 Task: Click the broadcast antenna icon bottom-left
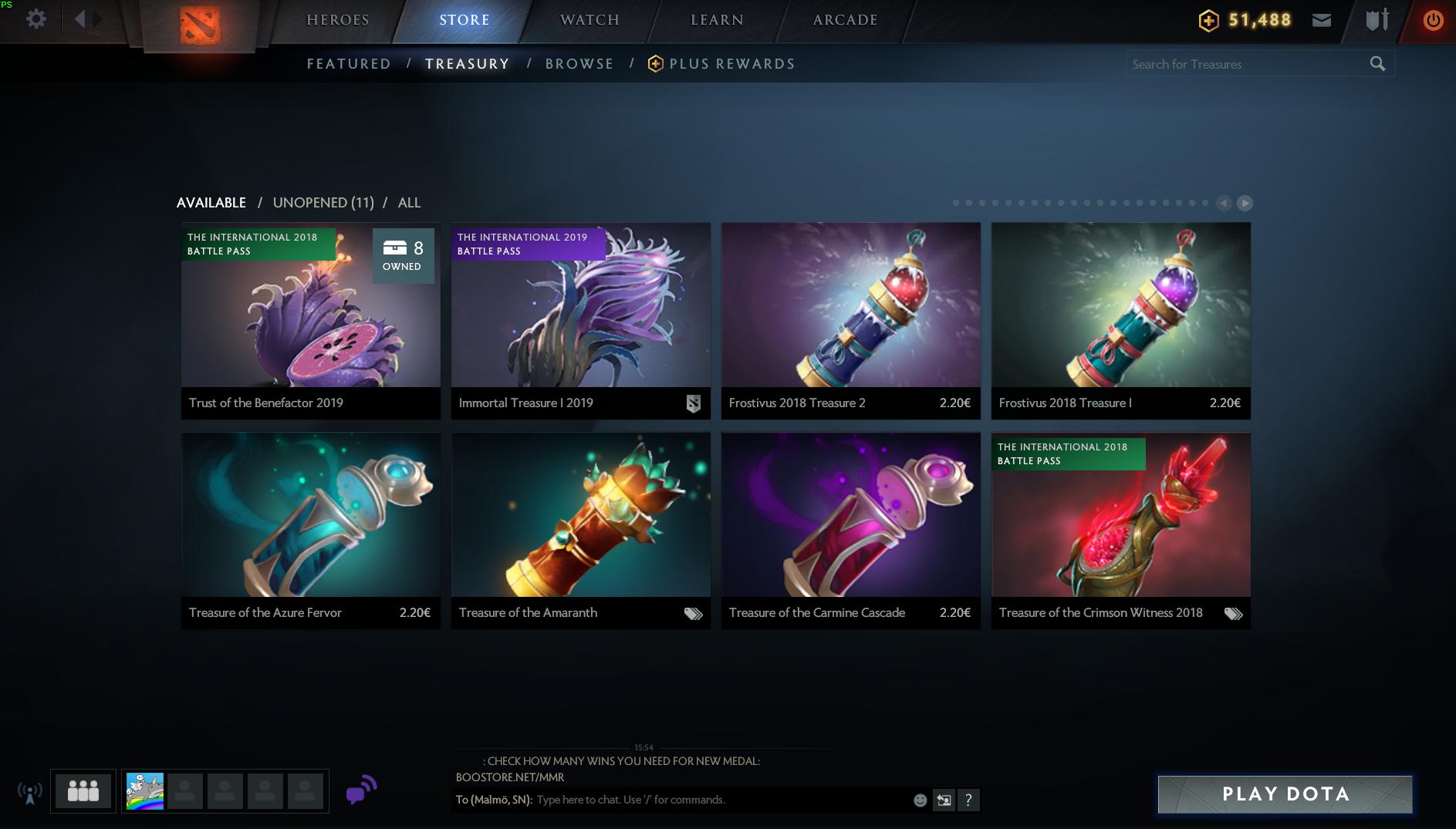point(30,790)
